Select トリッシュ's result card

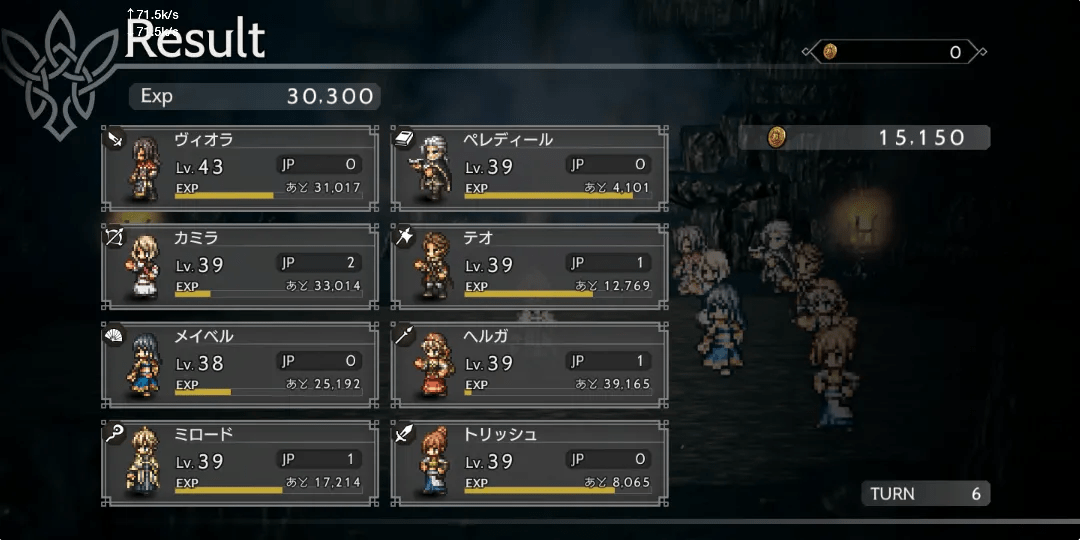tap(528, 462)
